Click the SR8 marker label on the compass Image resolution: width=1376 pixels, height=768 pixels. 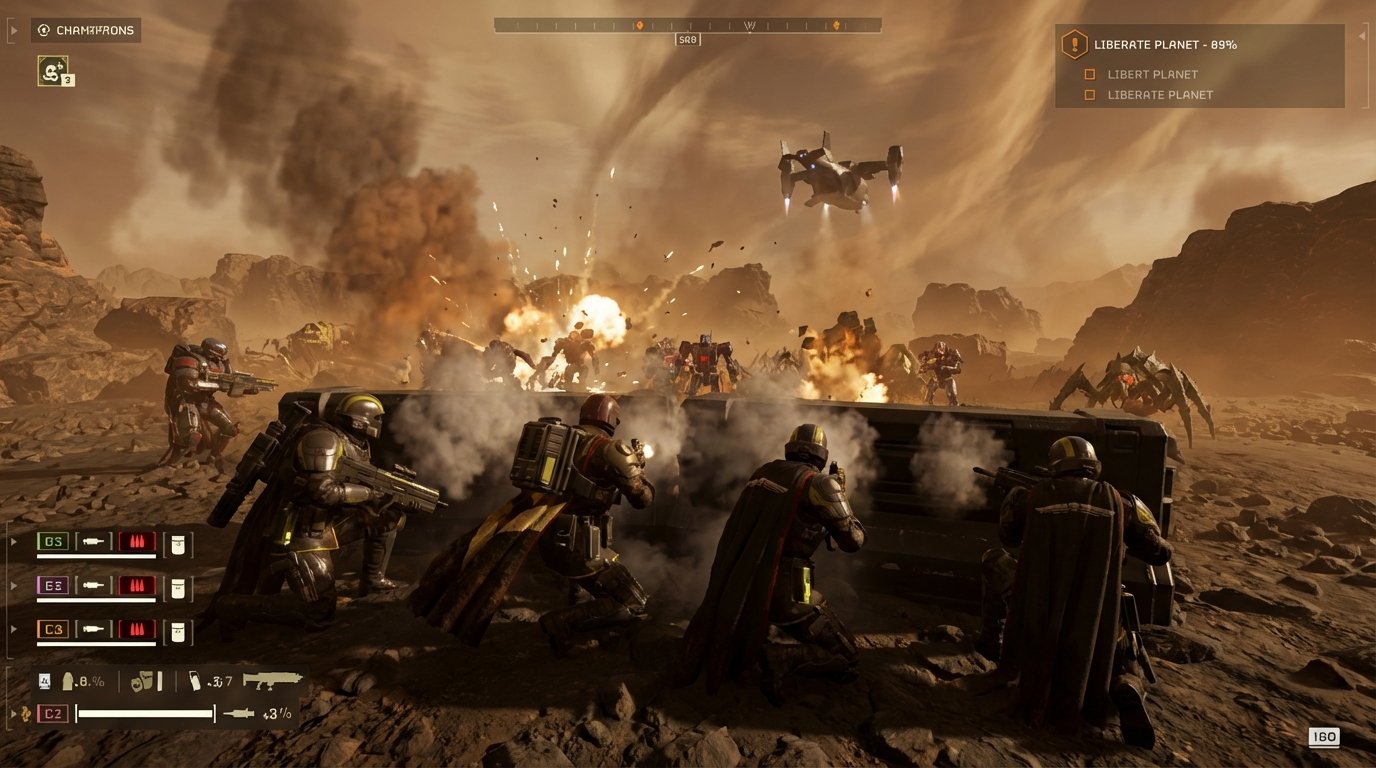(x=688, y=38)
